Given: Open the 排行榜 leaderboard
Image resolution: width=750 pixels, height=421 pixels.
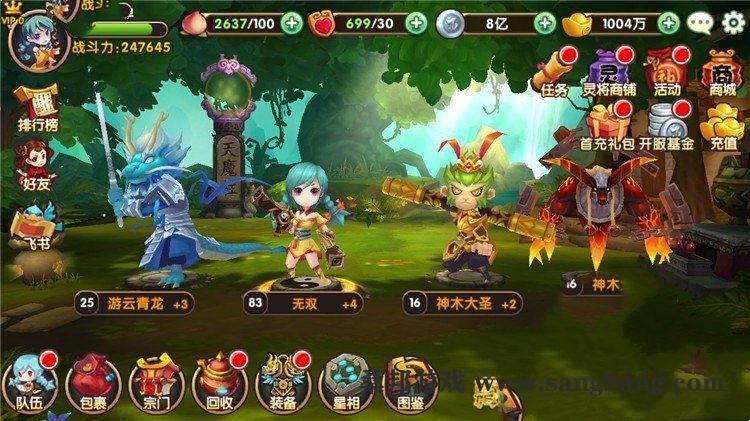Looking at the screenshot, I should click(x=36, y=108).
